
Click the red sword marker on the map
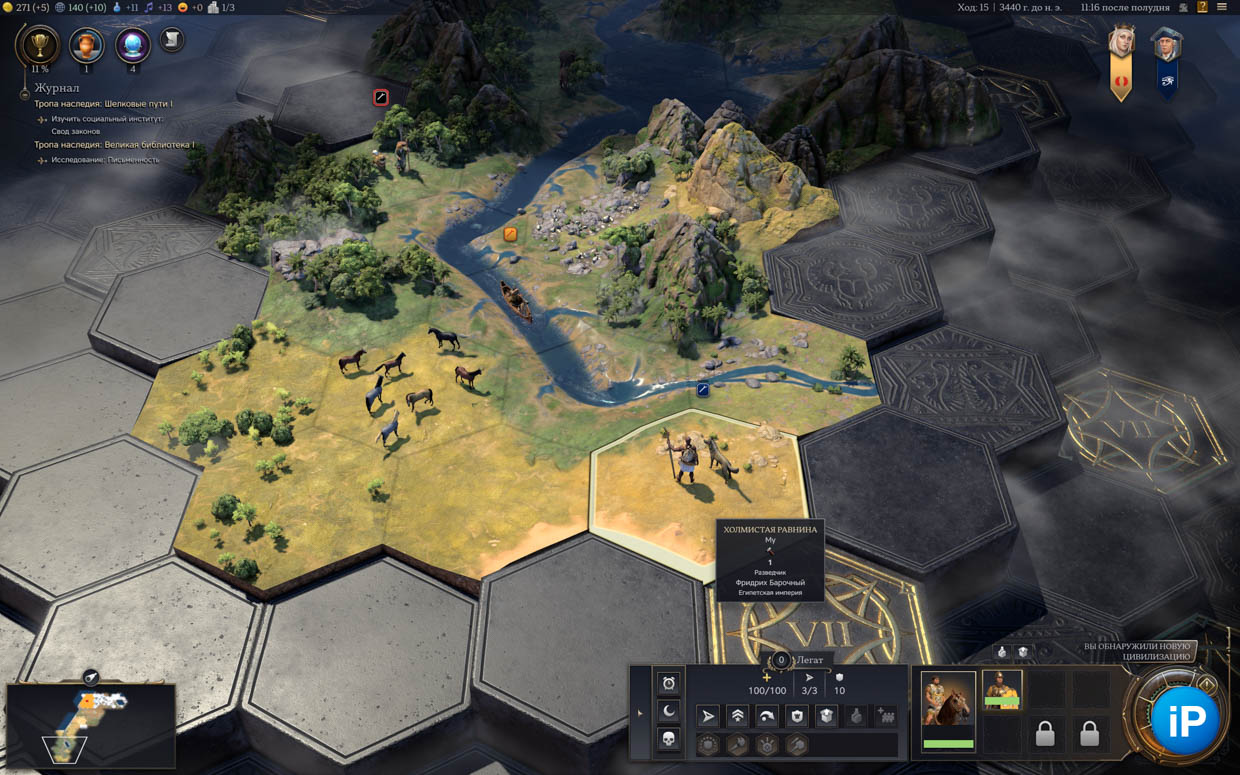381,97
